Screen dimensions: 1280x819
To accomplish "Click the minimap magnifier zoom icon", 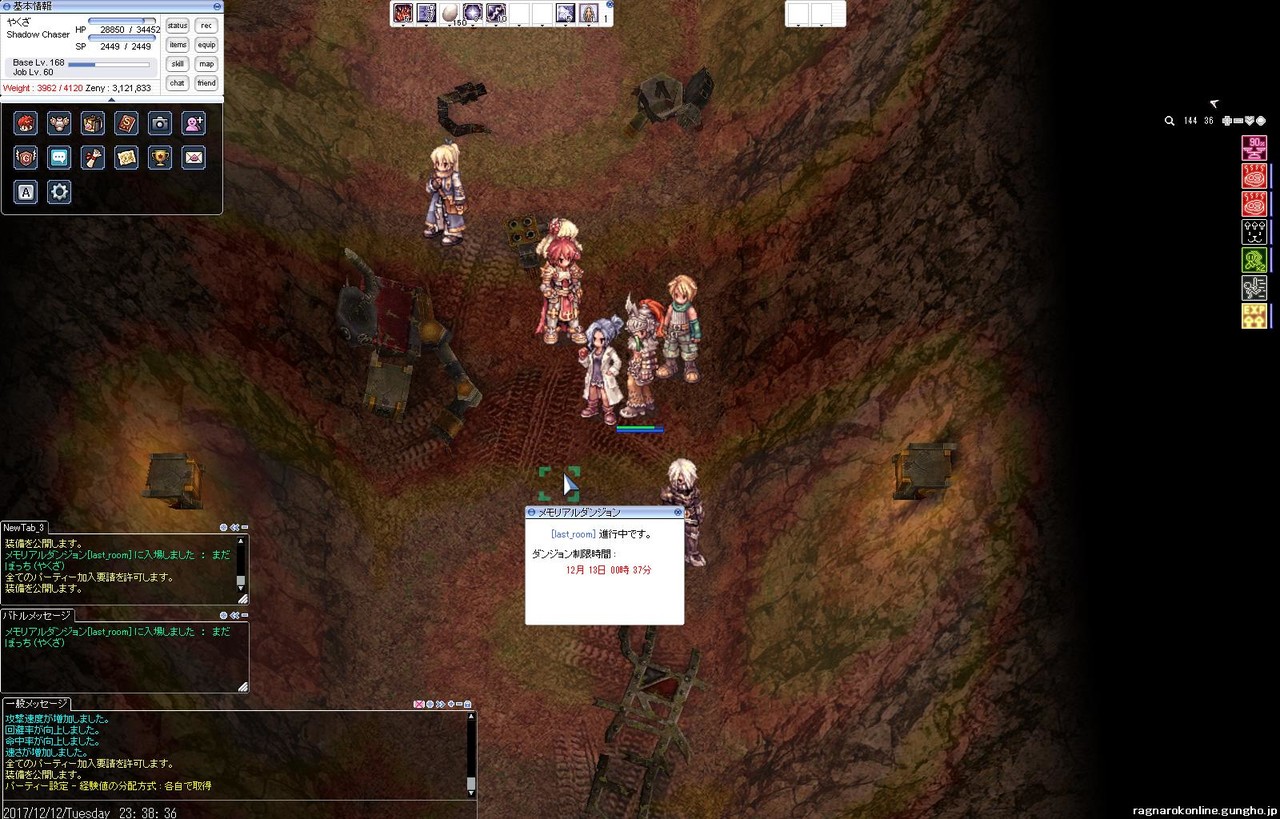I will coord(1170,121).
